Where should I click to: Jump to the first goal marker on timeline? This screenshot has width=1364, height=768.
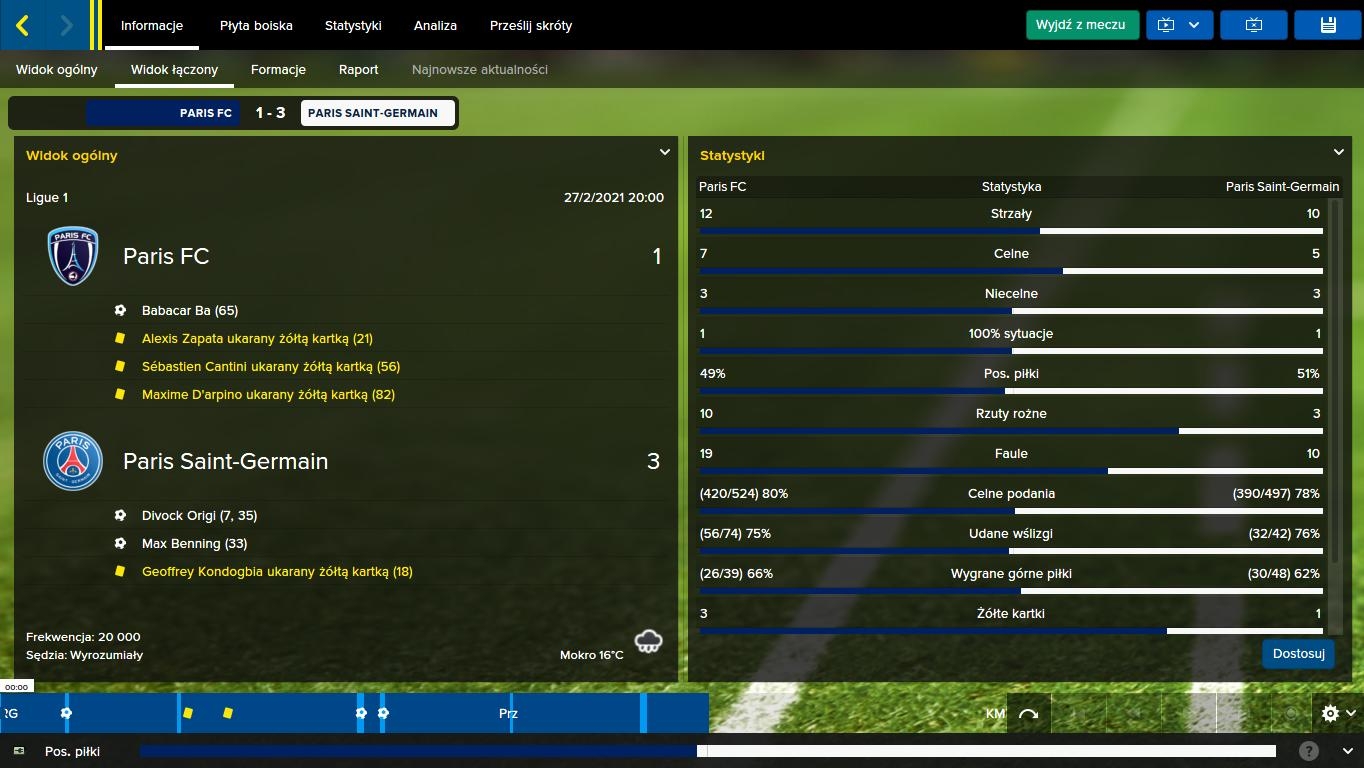click(x=66, y=713)
